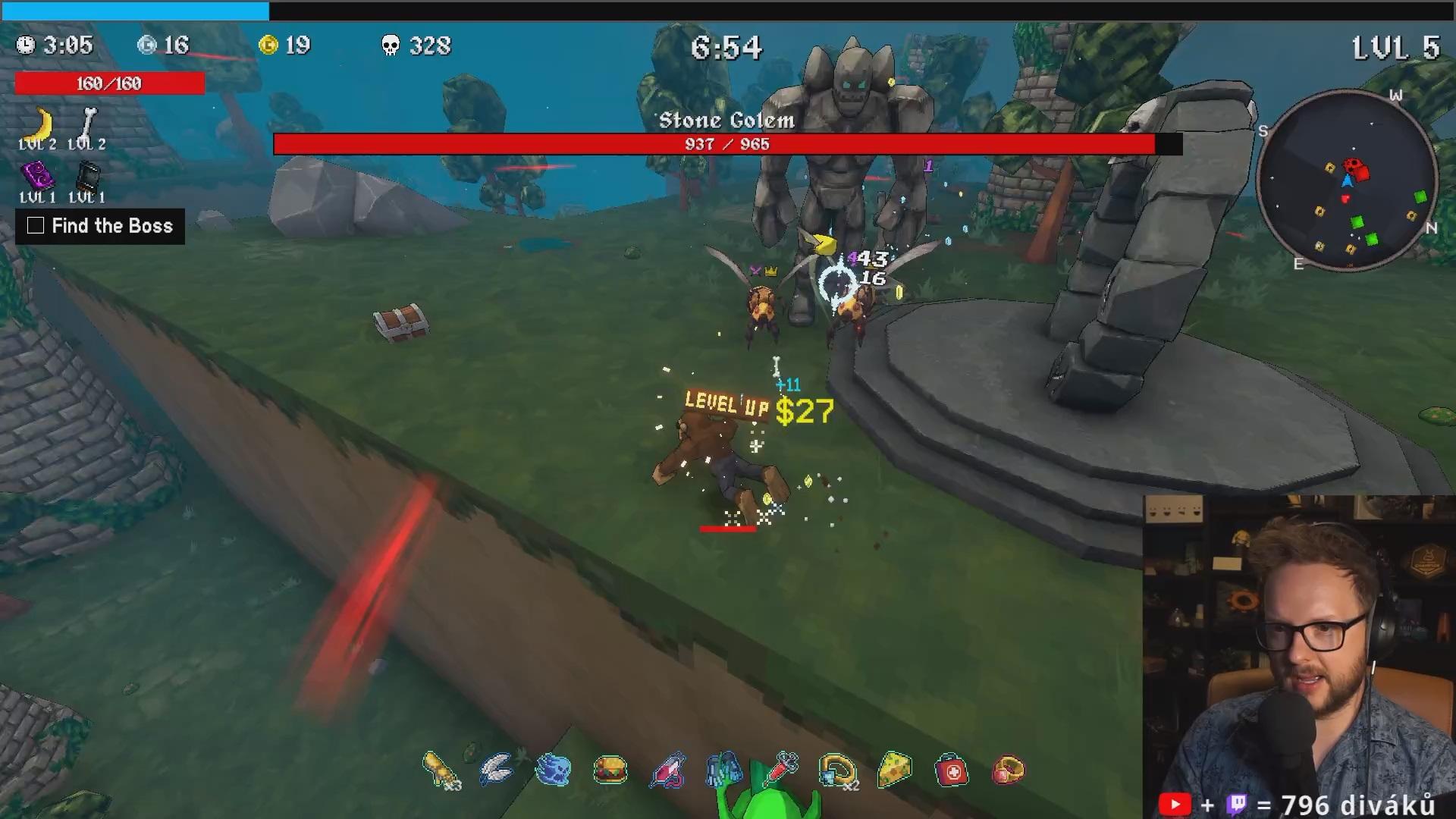Select the red syringe item
Image resolution: width=1456 pixels, height=819 pixels.
pyautogui.click(x=782, y=769)
